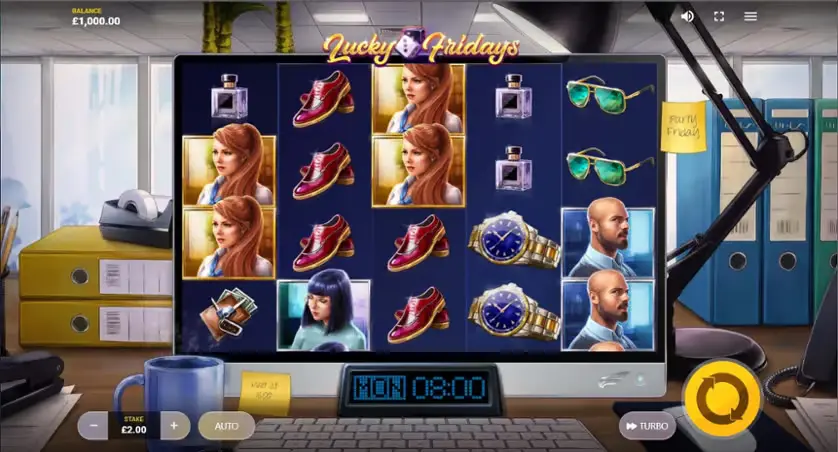Viewport: 838px width, 452px height.
Task: Open the Auto spin options
Action: [x=227, y=426]
